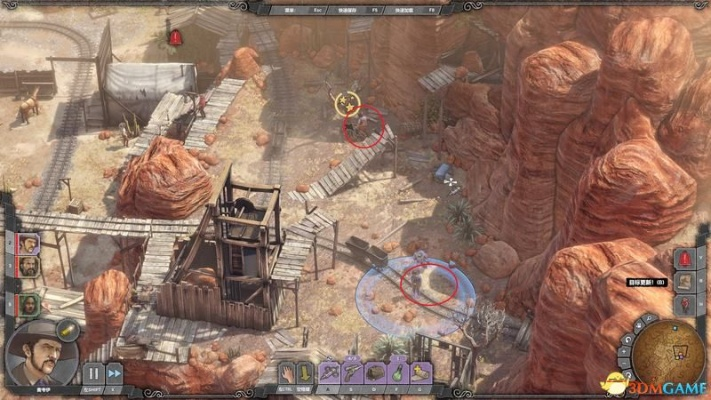Select the topmost small character portrait
Screen dimensions: 711x400
(28, 243)
